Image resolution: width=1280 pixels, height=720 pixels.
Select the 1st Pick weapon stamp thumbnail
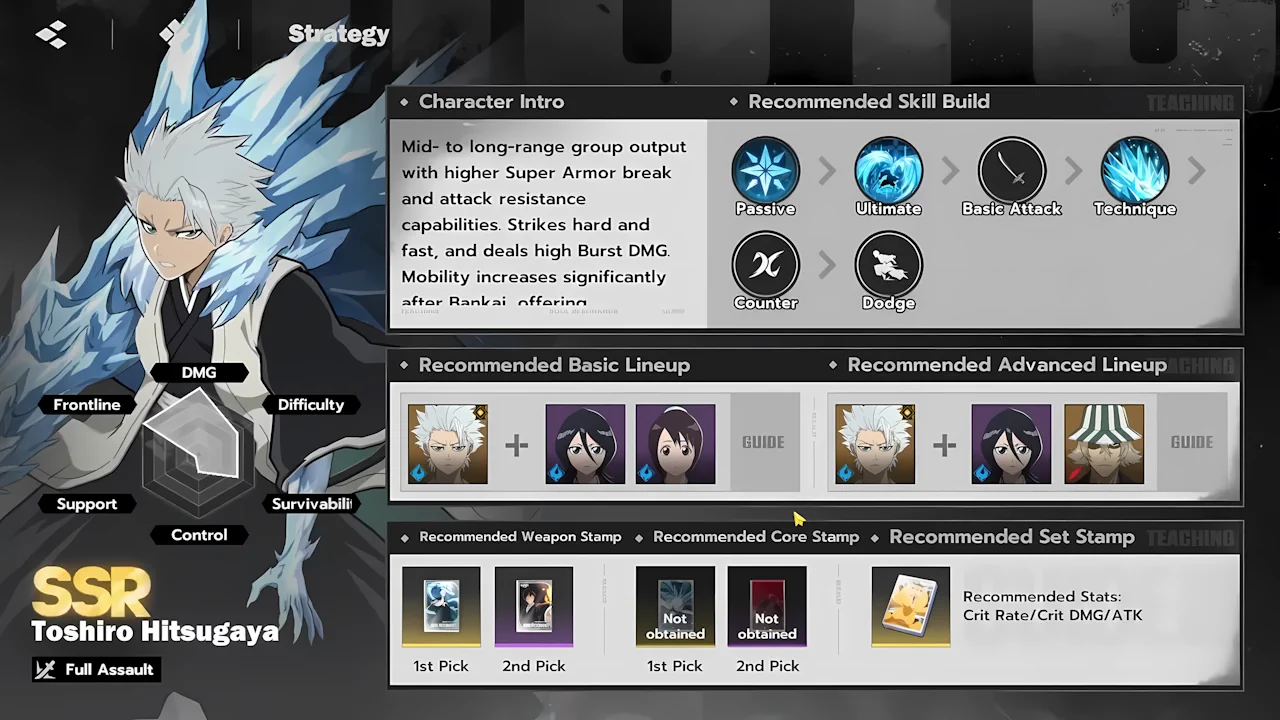click(x=441, y=606)
